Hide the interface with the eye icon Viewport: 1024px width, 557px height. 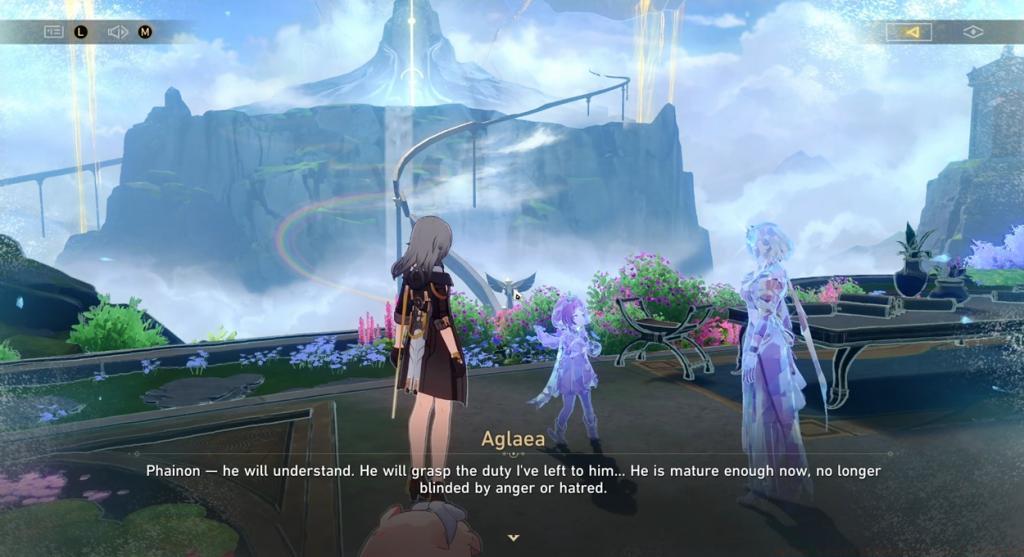(972, 32)
